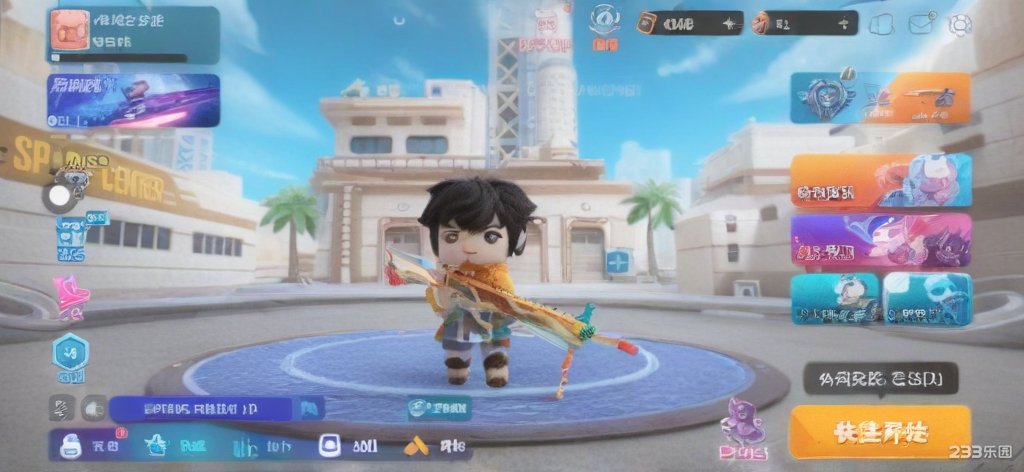
Task: Open the mail envelope icon
Action: tap(920, 24)
